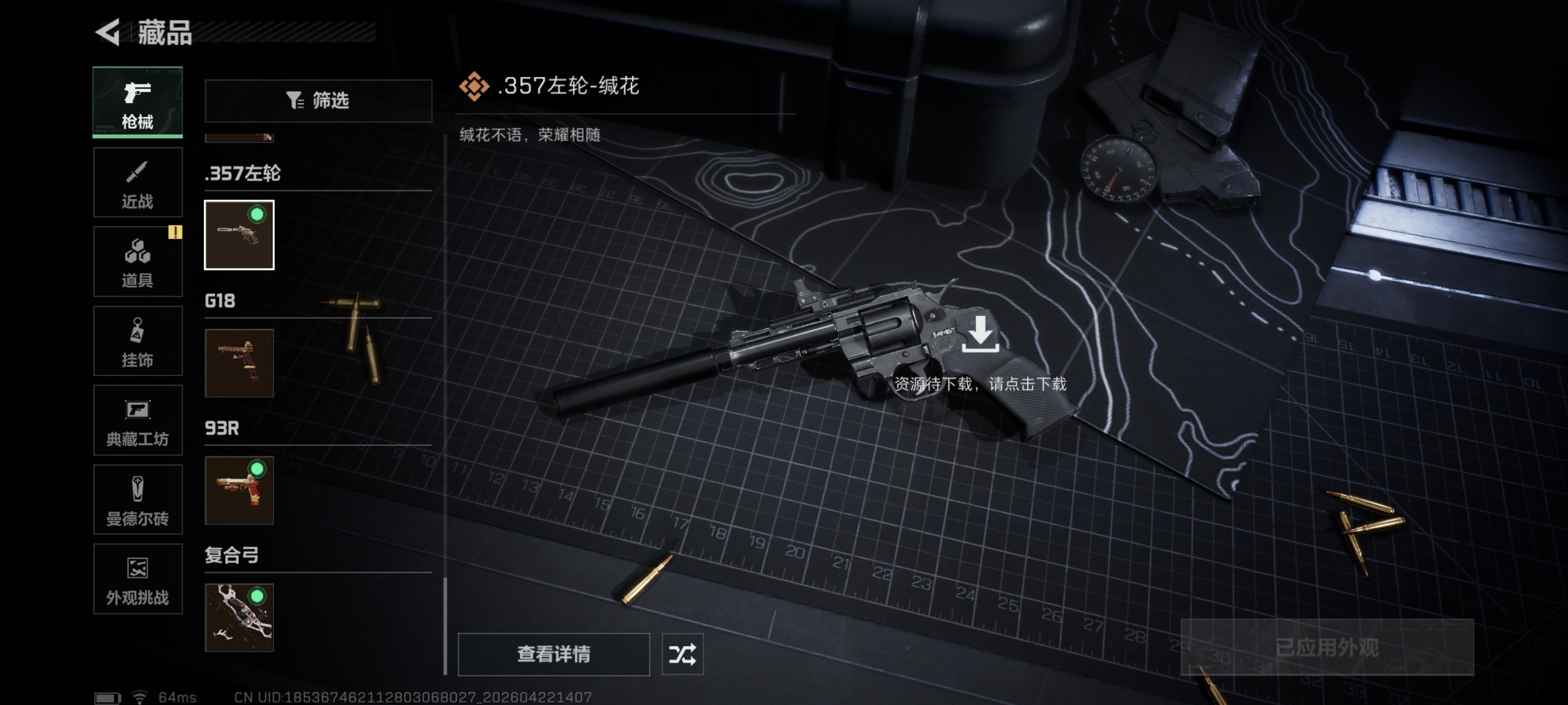The height and width of the screenshot is (705, 1568).
Task: Select the 外观挑战 appearance challenge icon
Action: (x=137, y=578)
